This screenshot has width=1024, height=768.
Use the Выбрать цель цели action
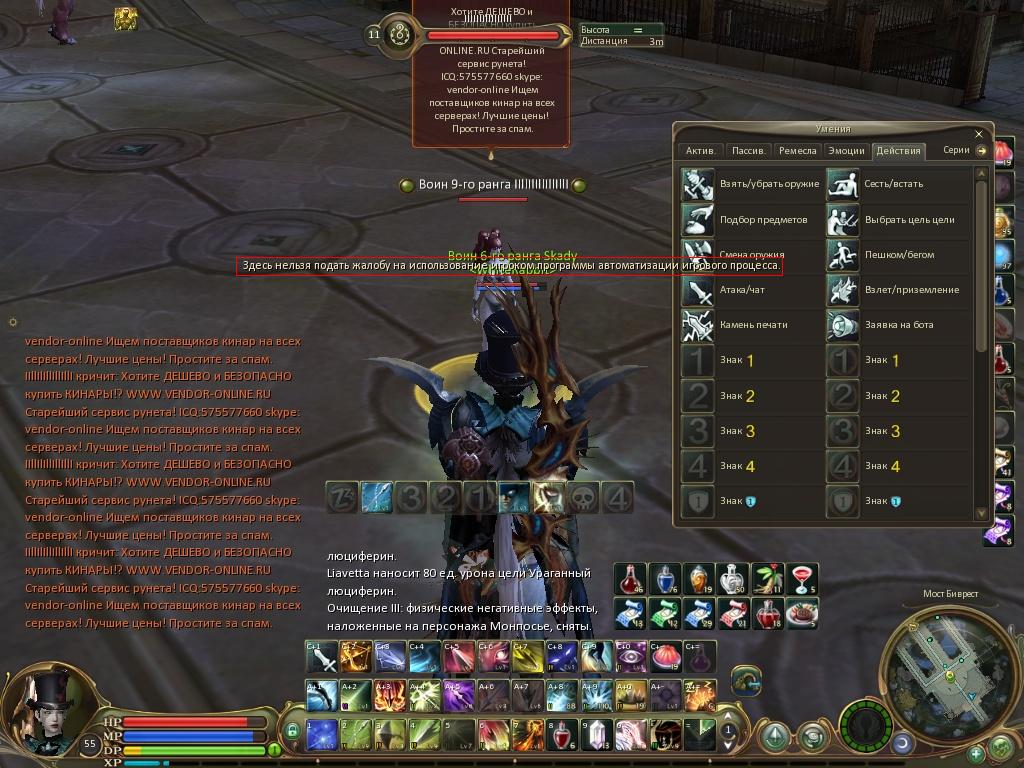(x=843, y=219)
